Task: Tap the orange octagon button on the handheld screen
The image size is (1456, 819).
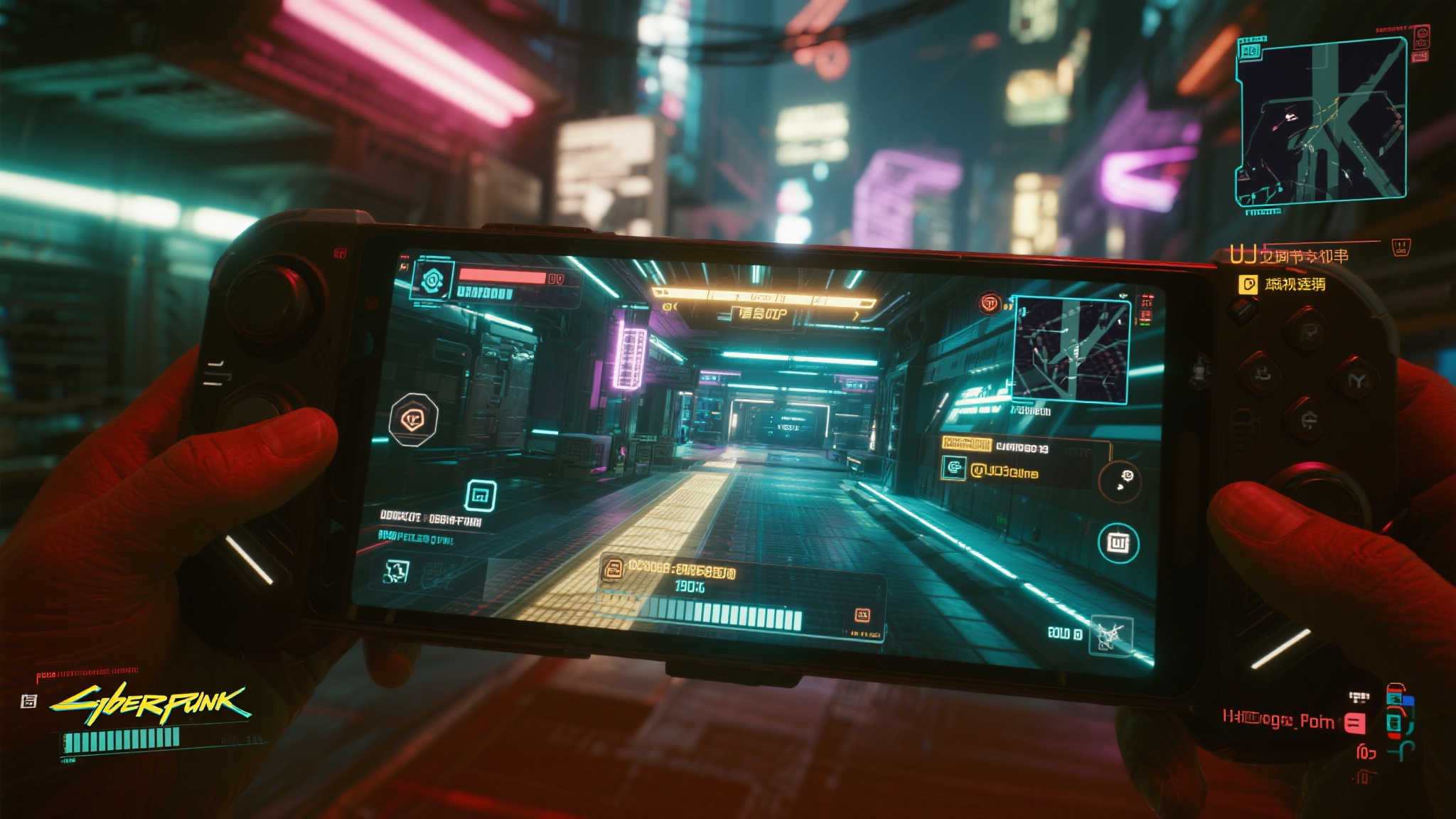Action: [414, 419]
